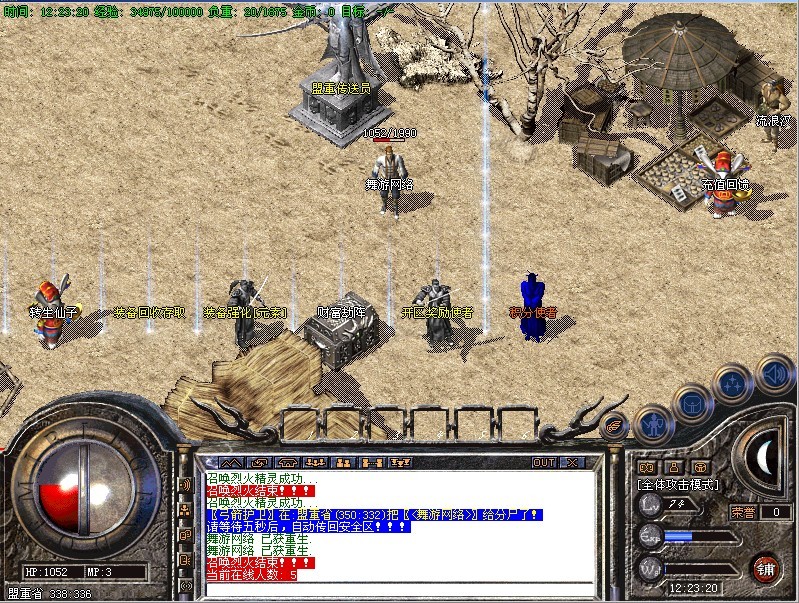This screenshot has width=799, height=603.
Task: Click the zigzag peaks icon on chat toolbar
Action: (x=230, y=462)
